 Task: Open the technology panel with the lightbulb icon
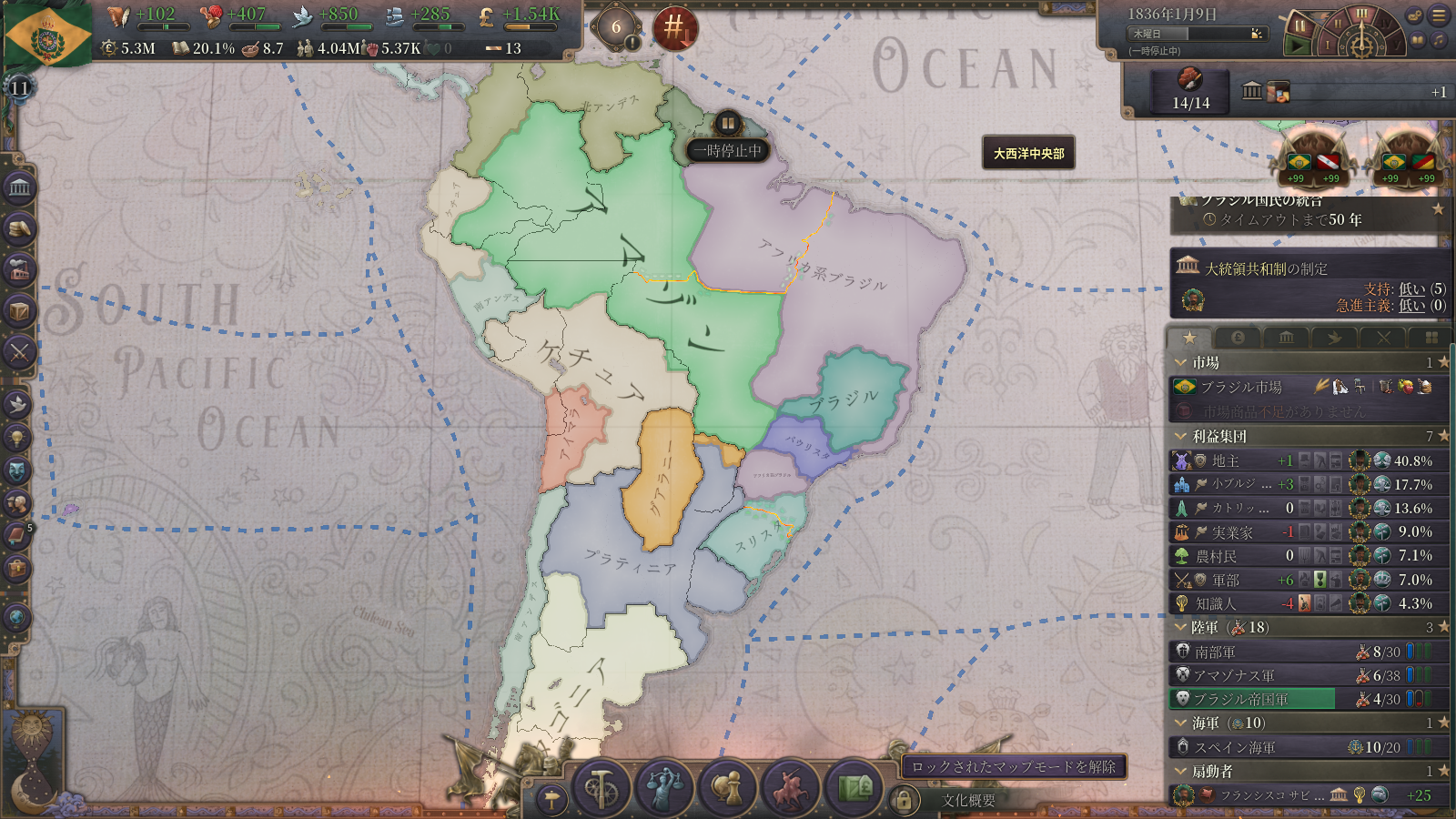[x=18, y=438]
